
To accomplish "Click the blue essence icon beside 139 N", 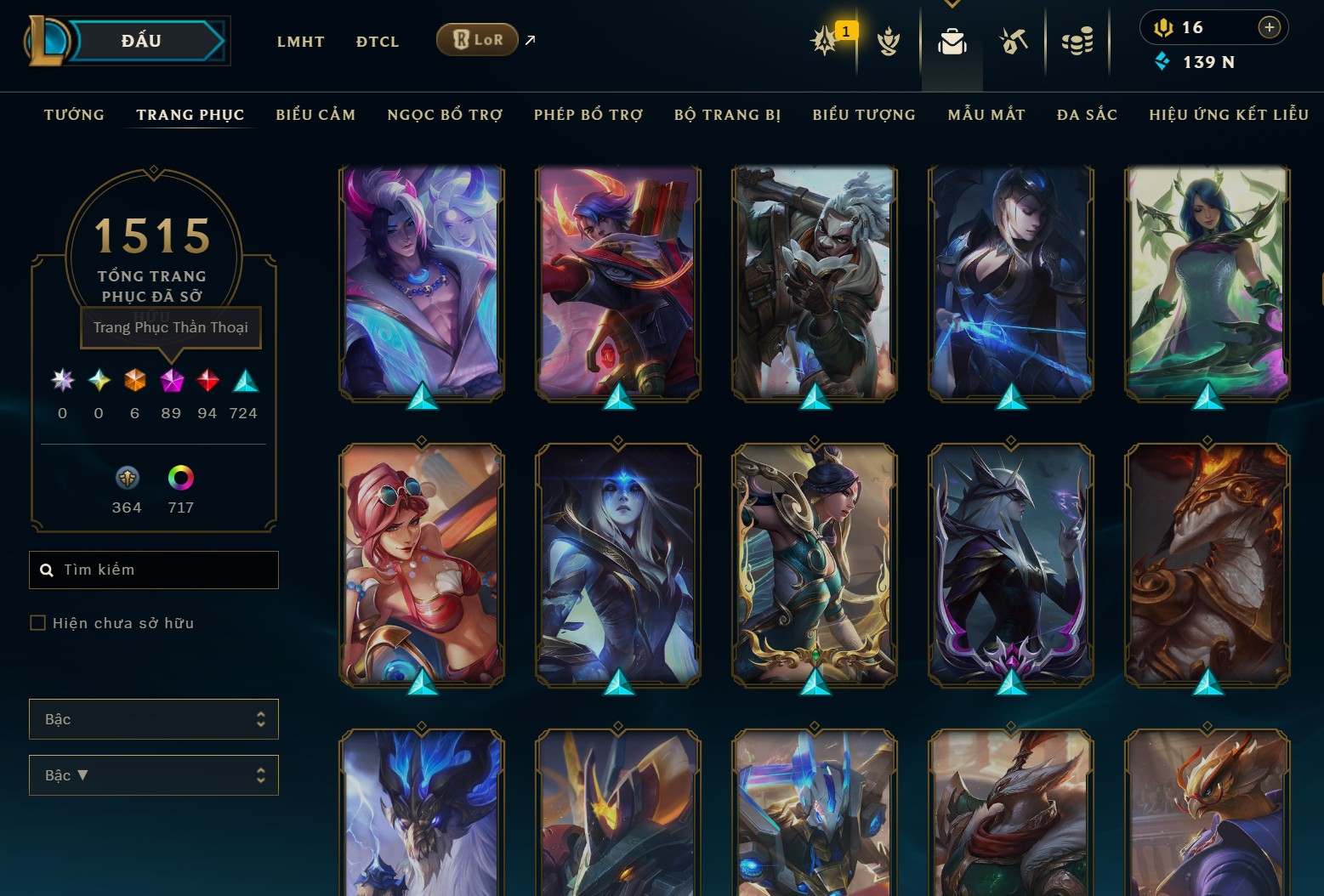I will coord(1161,61).
